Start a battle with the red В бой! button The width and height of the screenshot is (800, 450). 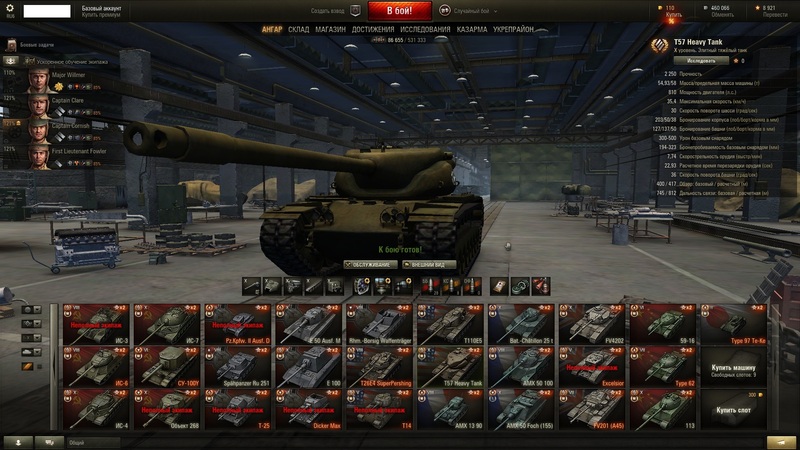tap(399, 11)
